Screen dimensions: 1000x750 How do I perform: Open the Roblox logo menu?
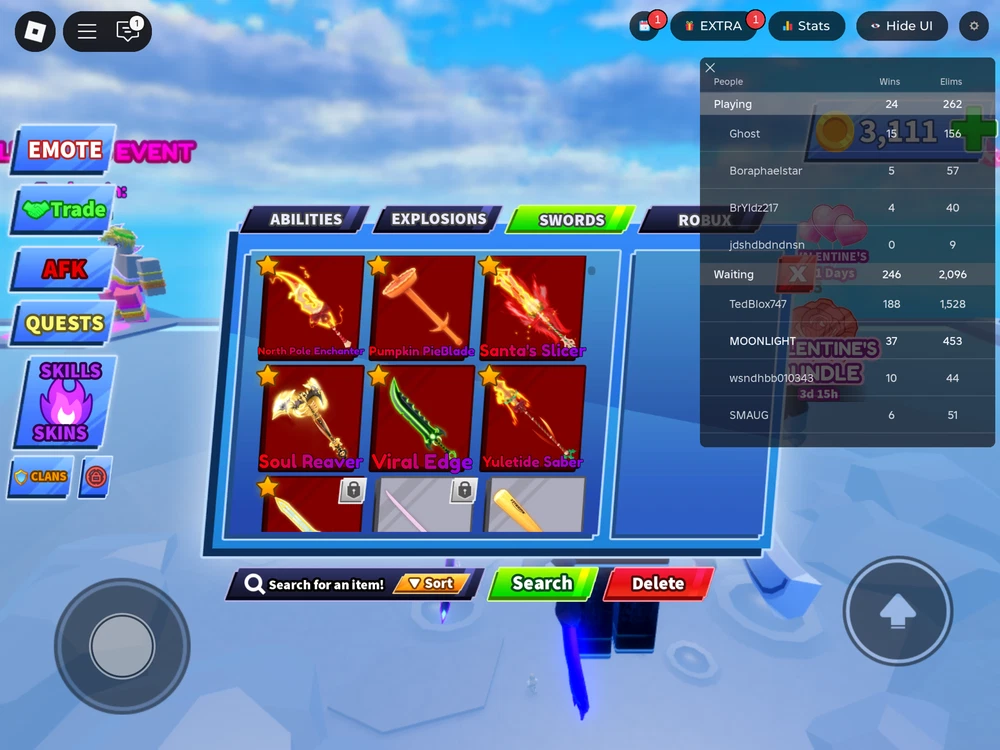click(x=36, y=31)
